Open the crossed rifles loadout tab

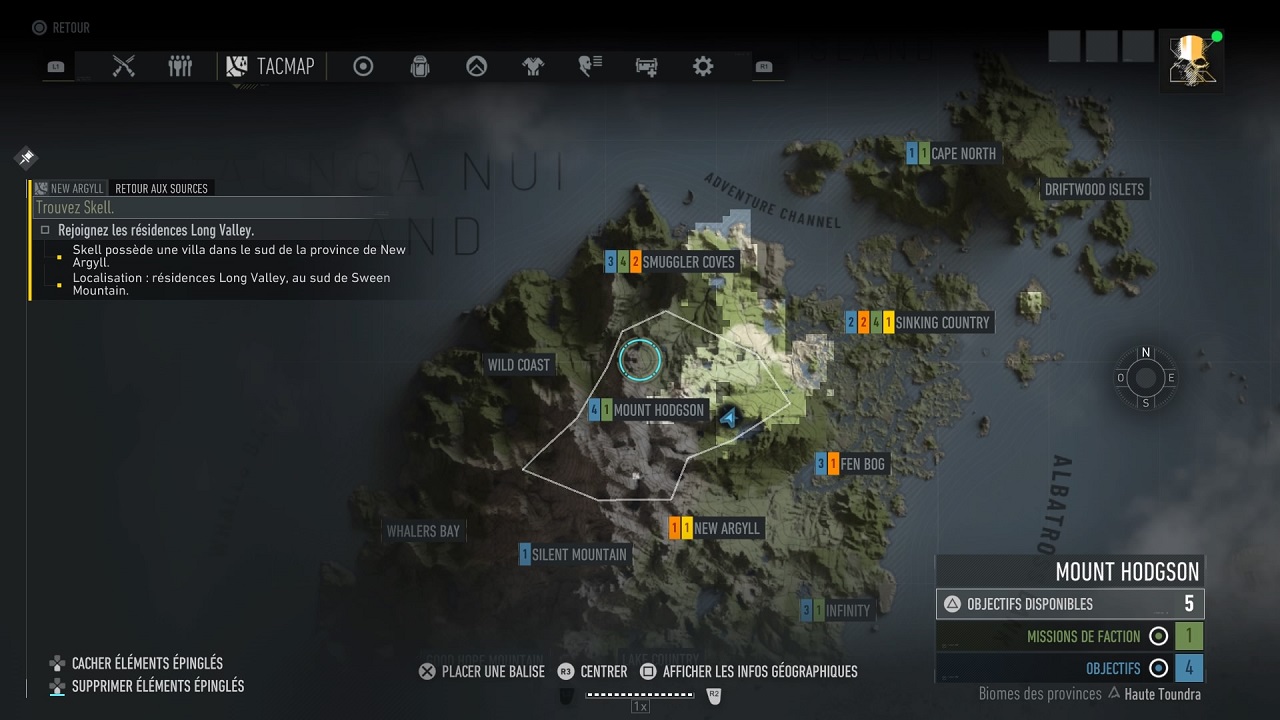[x=124, y=66]
